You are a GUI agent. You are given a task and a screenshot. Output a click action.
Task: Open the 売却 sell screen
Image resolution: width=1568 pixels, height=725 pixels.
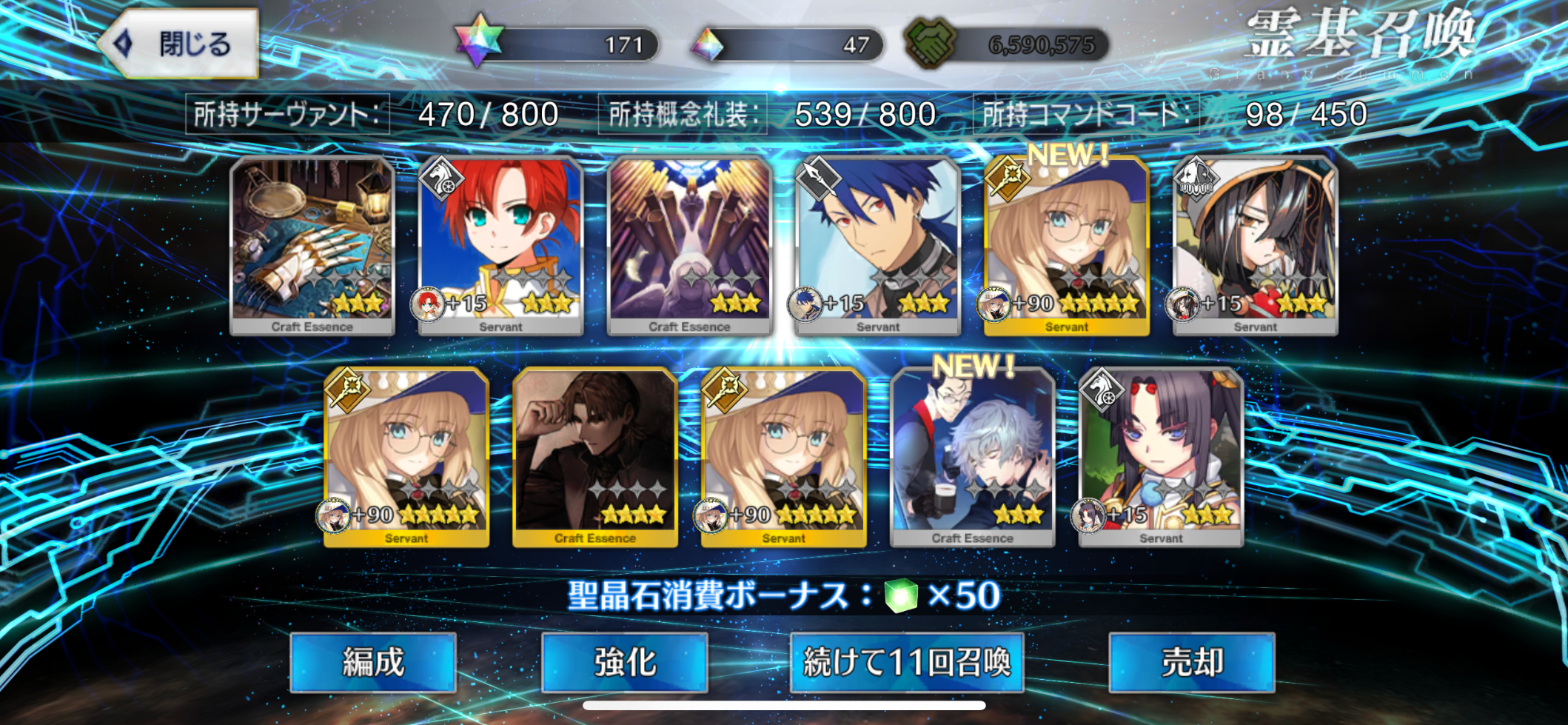(1192, 662)
